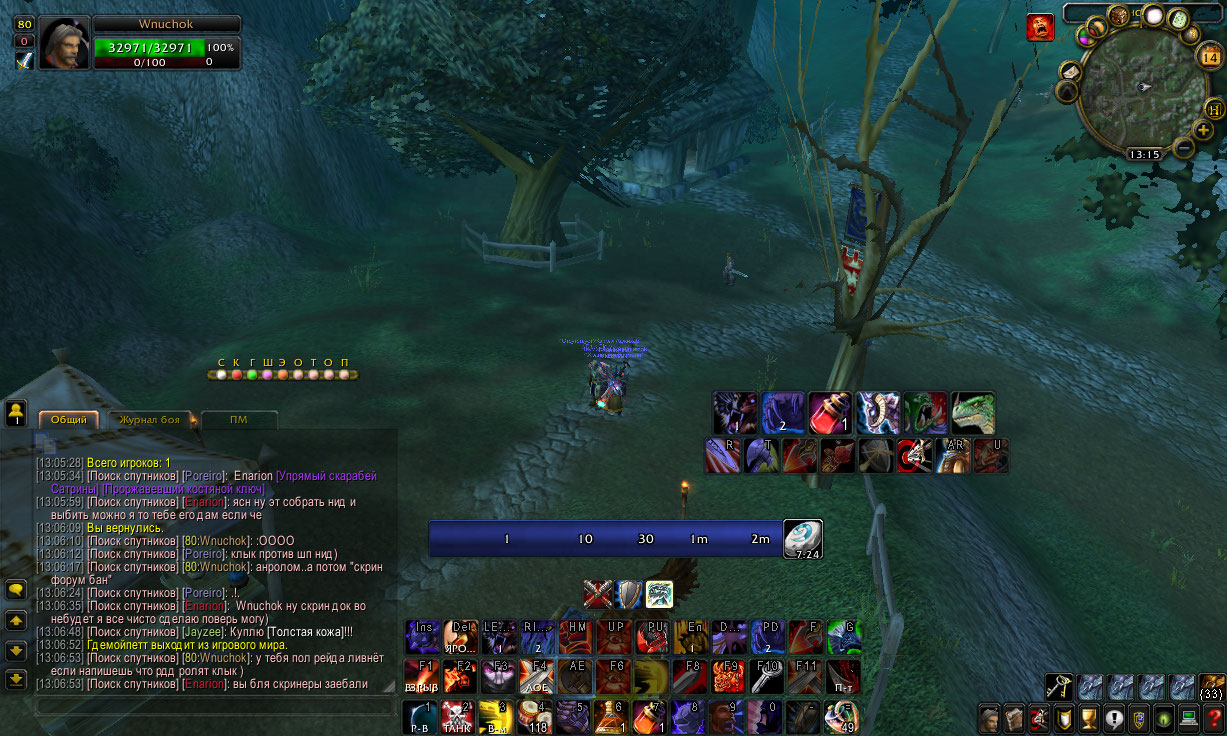Open the keyring with the golden key

click(x=1059, y=686)
